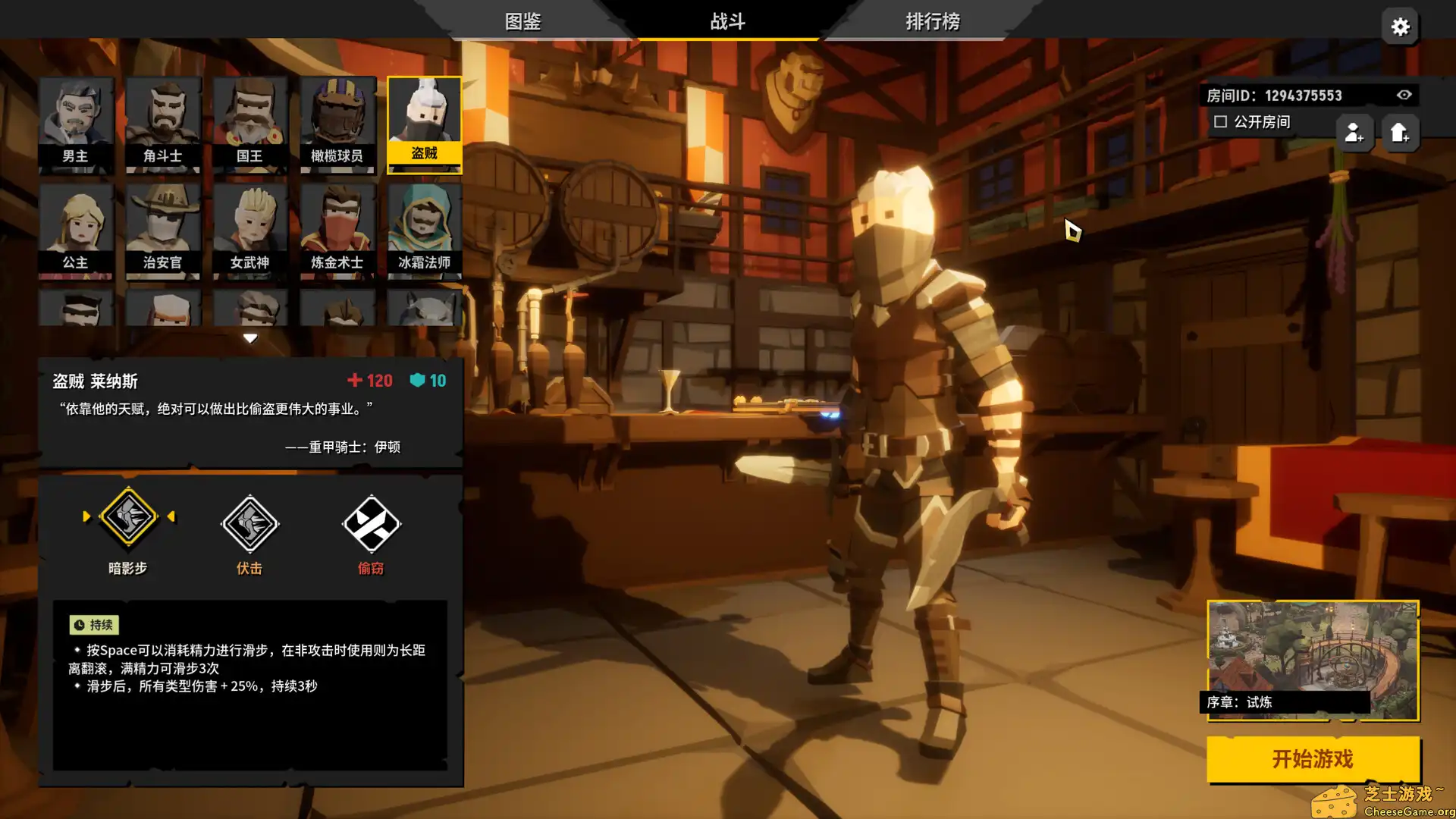Open the 偷窃 skill icon
The image size is (1456, 819).
(x=371, y=523)
